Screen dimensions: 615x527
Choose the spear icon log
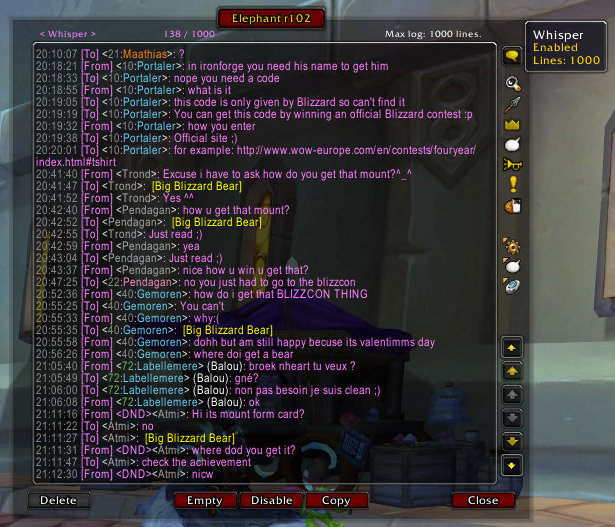click(x=512, y=103)
